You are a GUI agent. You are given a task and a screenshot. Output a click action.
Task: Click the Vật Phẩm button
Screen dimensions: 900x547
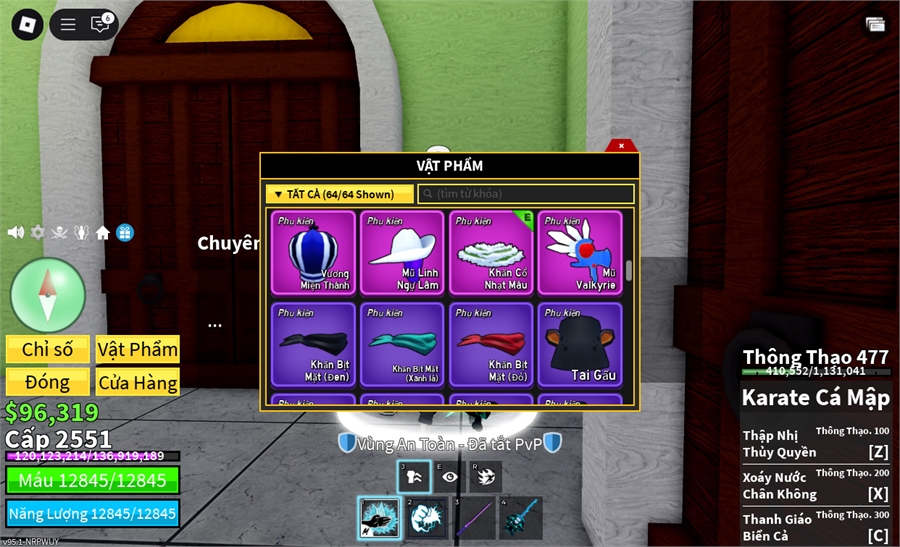[x=138, y=349]
